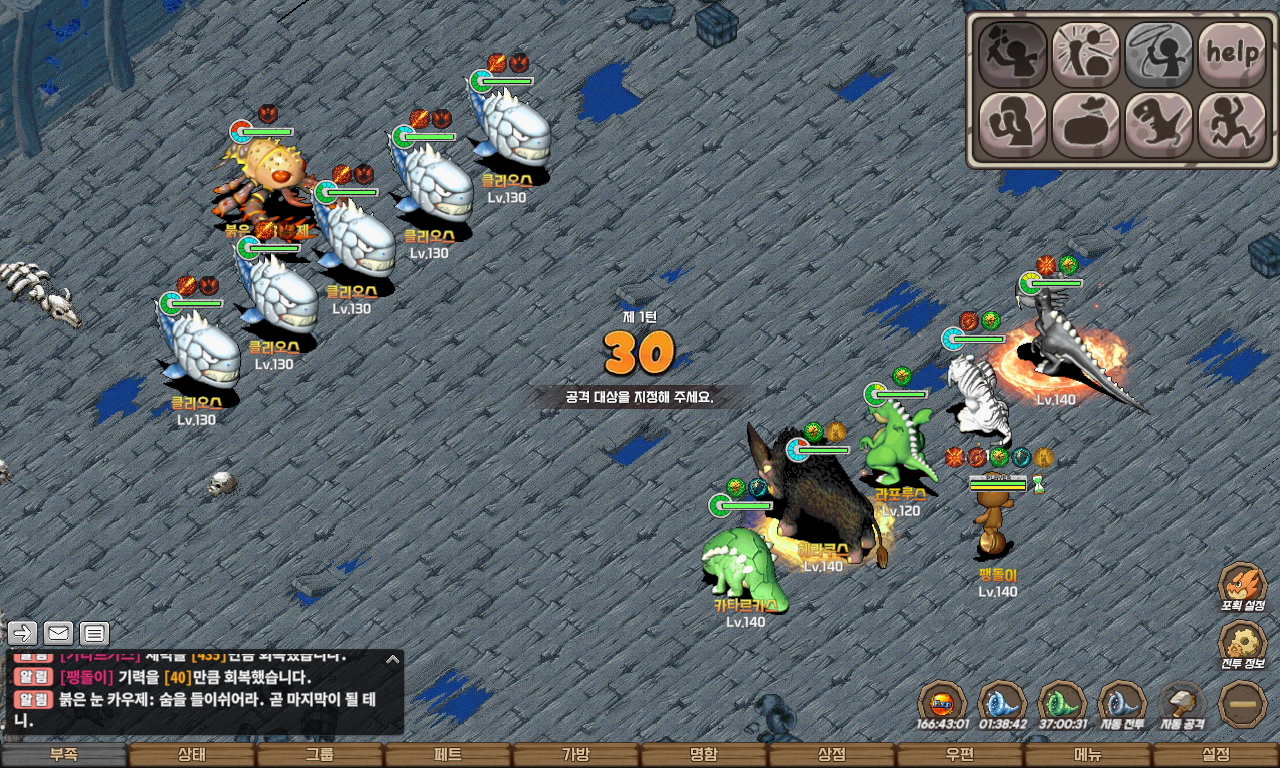Viewport: 1280px width, 768px height.
Task: Show the 전투 정보 battle info
Action: click(1243, 645)
